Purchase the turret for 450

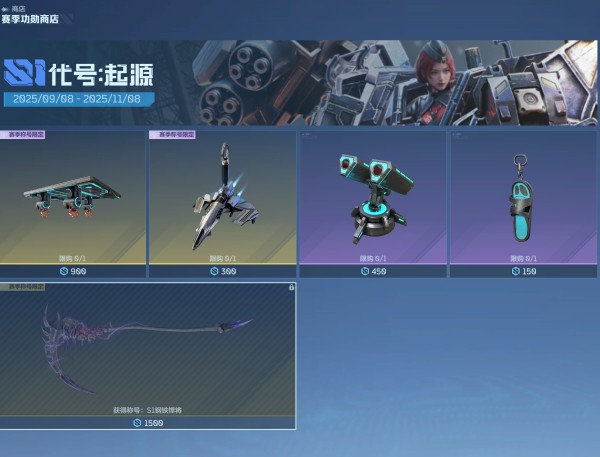tap(372, 271)
